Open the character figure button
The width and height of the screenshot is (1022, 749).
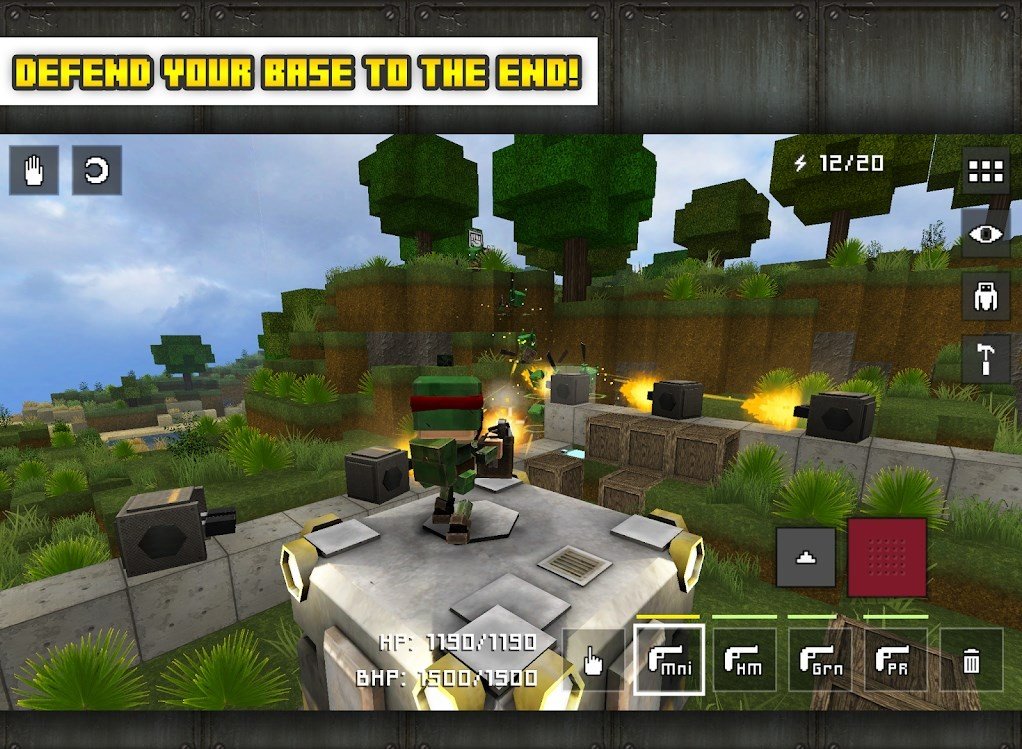985,297
